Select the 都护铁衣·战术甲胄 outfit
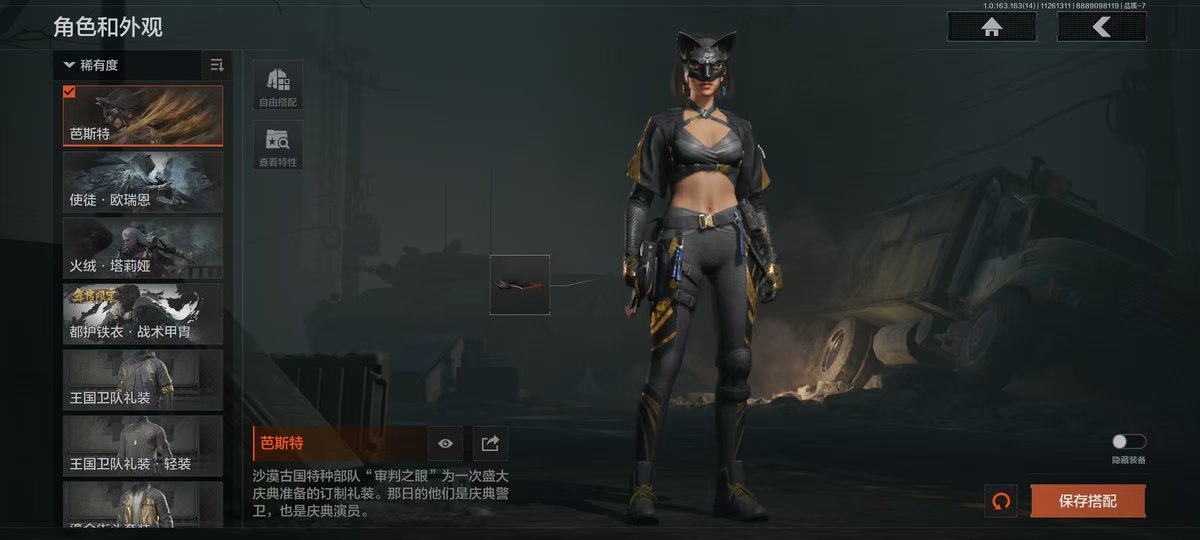Screen dimensions: 1200x540 coord(143,313)
